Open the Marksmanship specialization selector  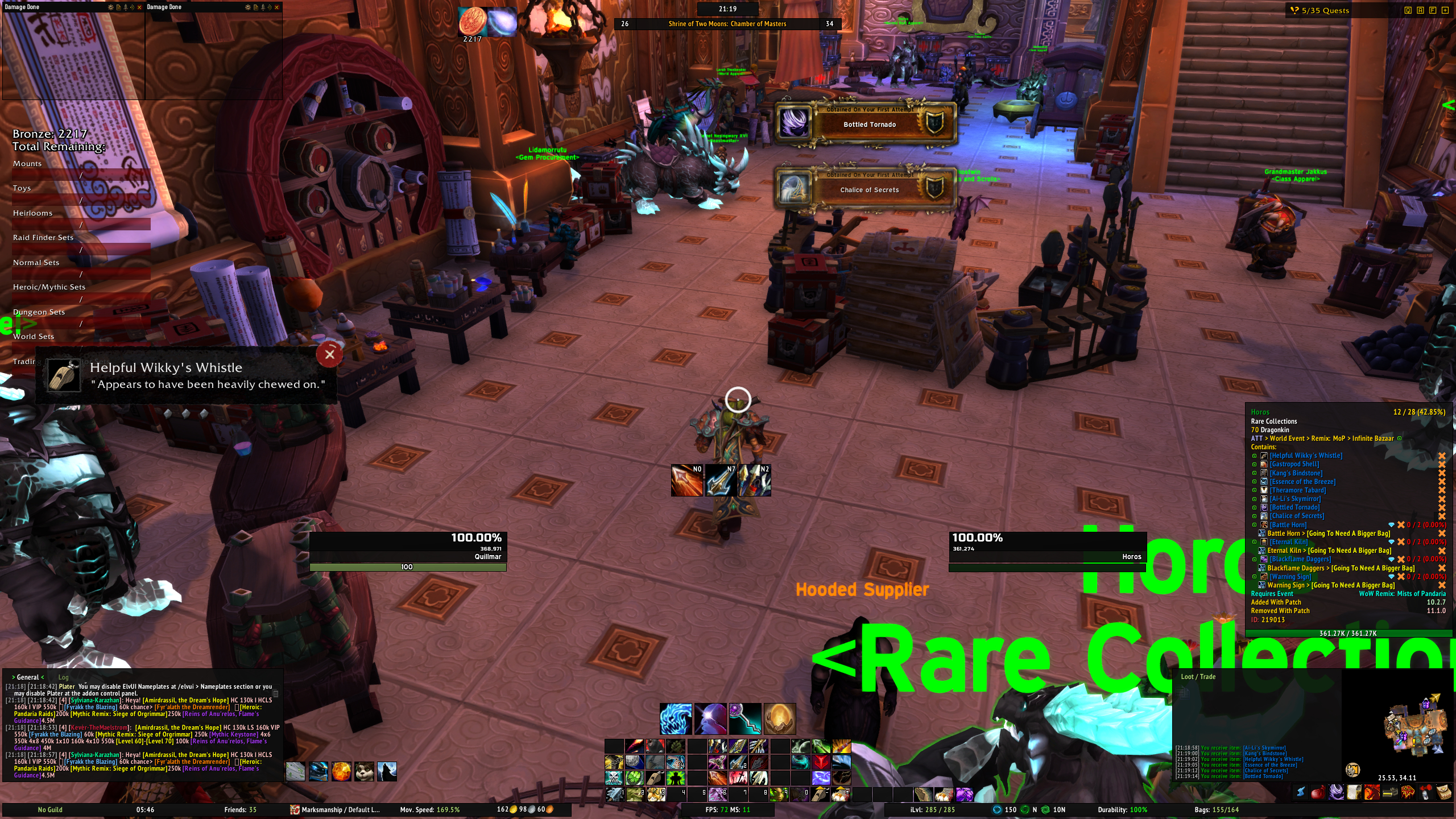point(334,810)
